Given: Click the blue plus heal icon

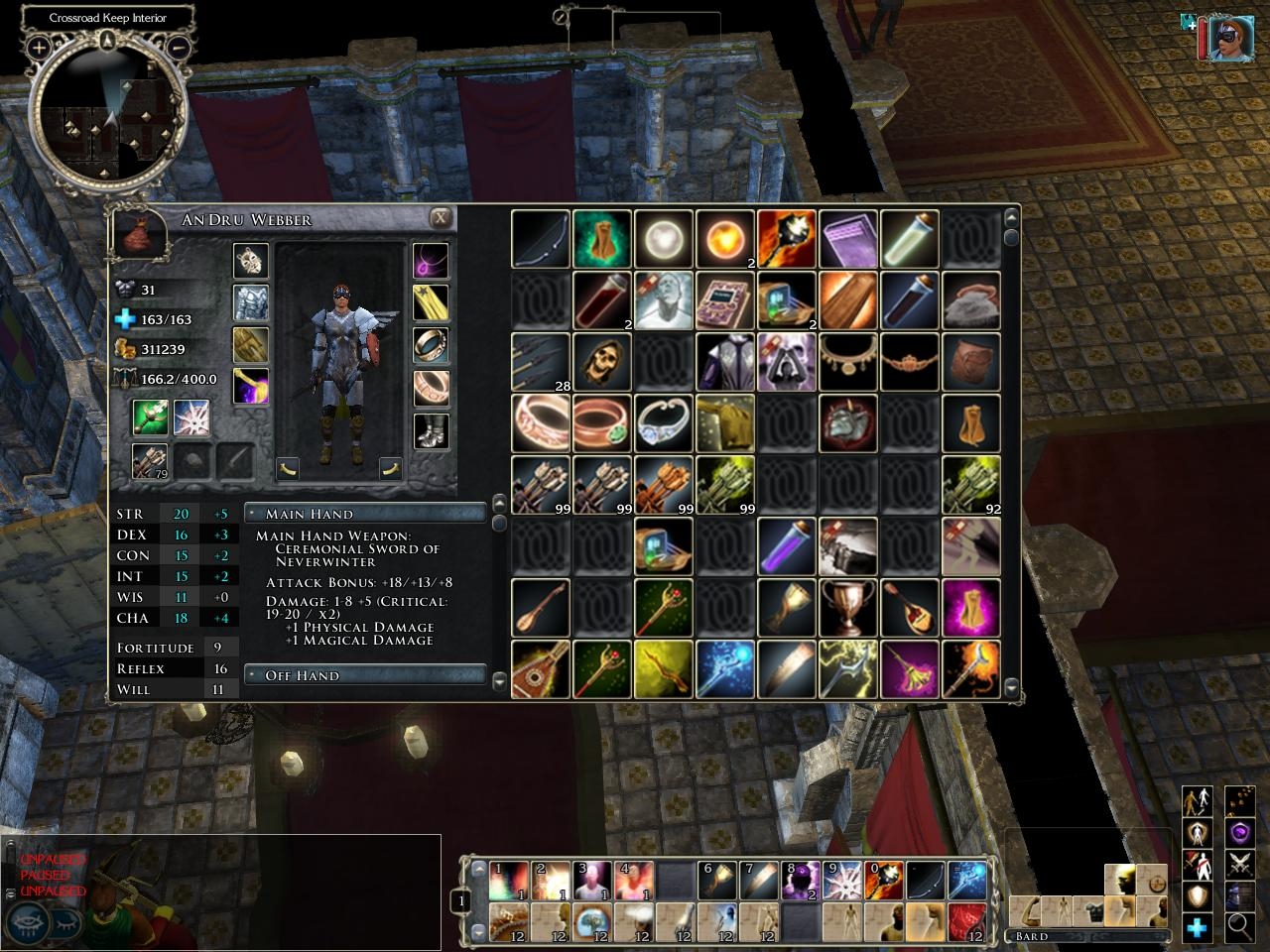Looking at the screenshot, I should click(1197, 927).
